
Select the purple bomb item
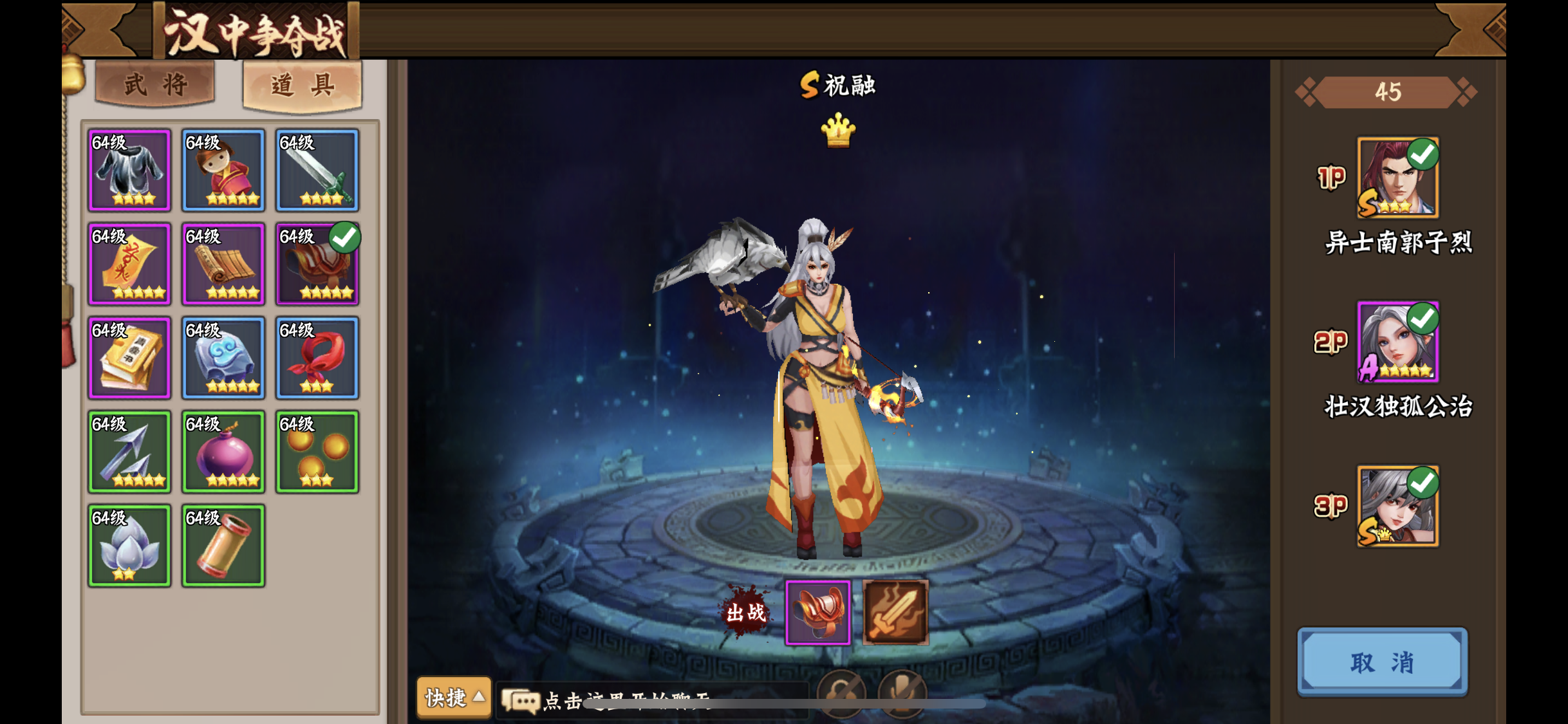[223, 451]
